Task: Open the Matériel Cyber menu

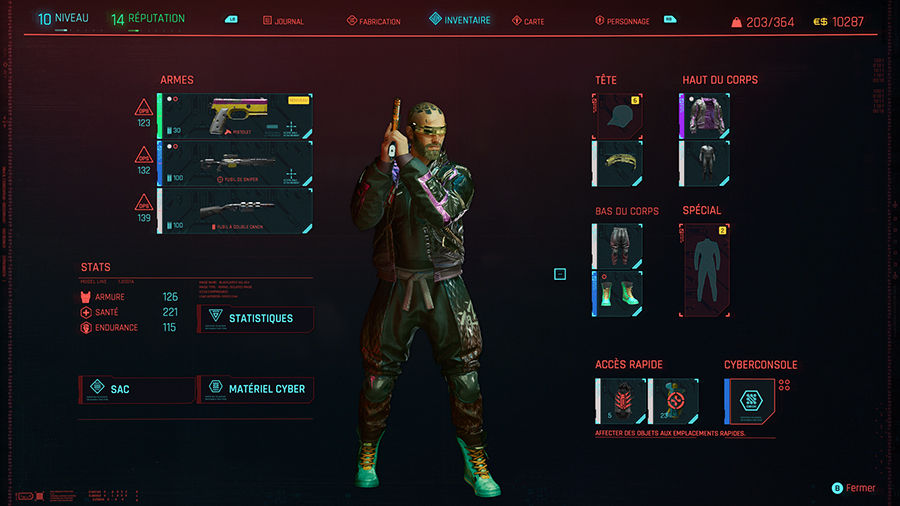Action: click(x=256, y=388)
